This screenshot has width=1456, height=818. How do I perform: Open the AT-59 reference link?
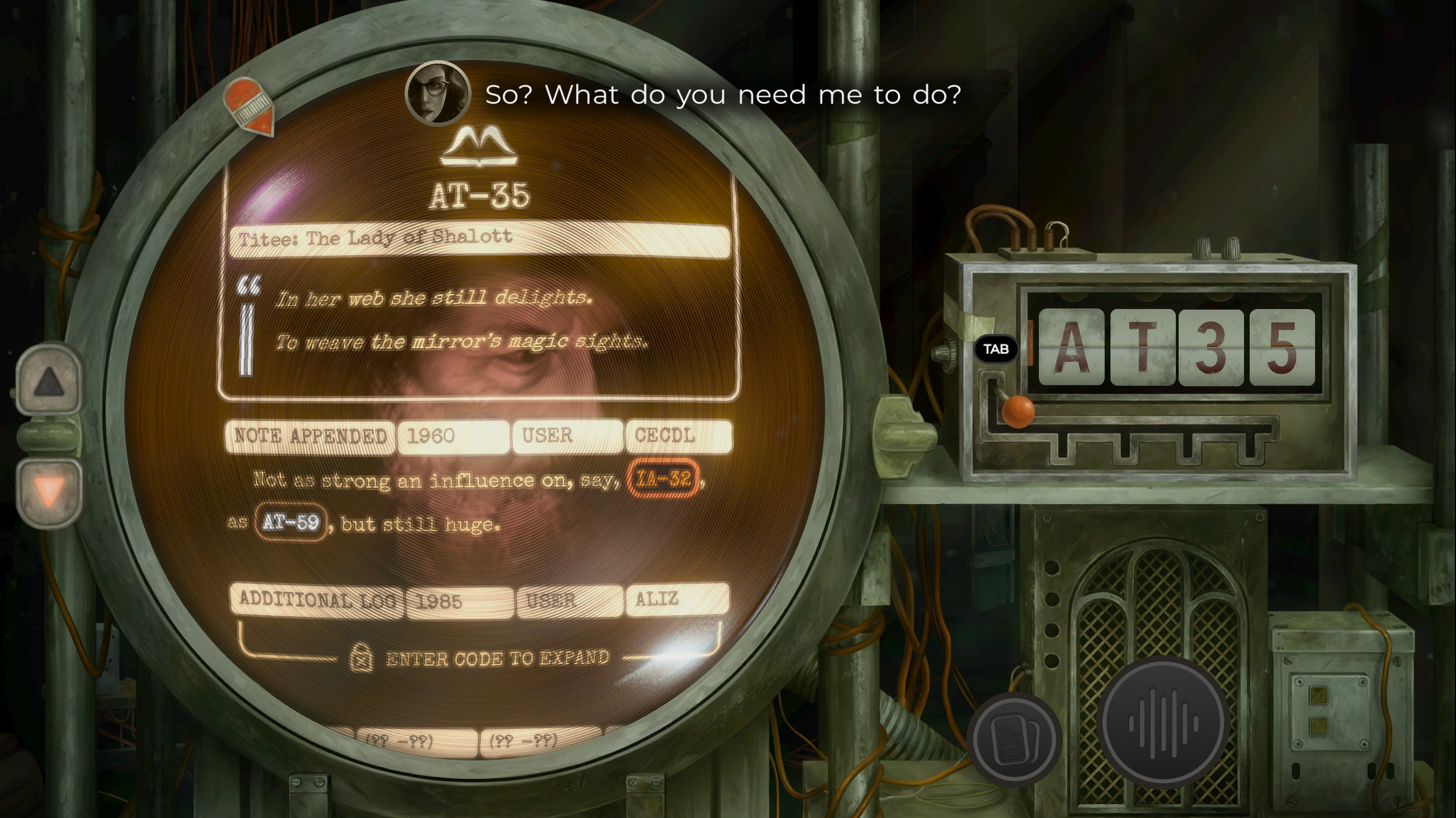tap(290, 521)
